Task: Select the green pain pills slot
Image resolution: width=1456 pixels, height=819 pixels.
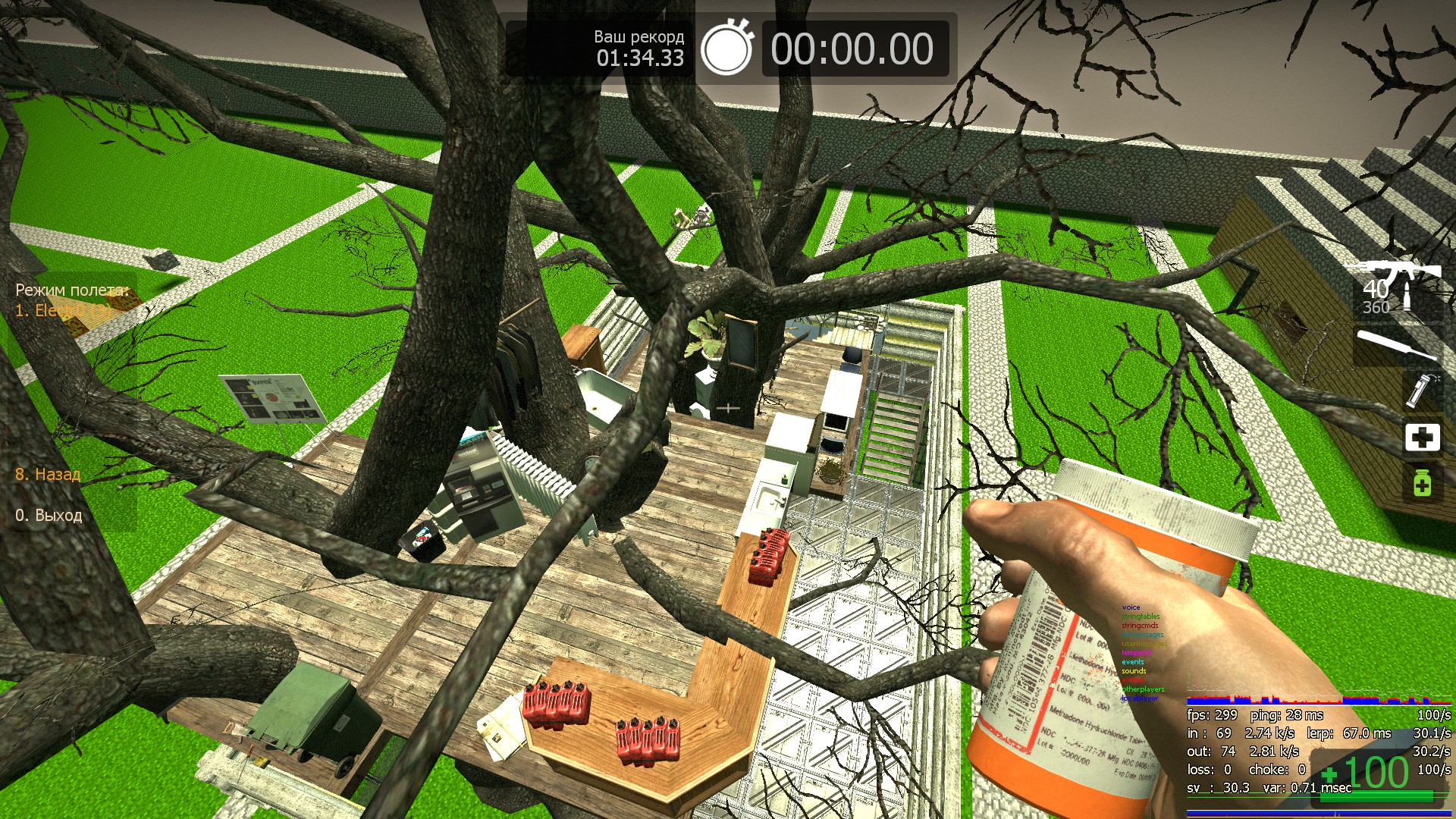Action: coord(1422,483)
